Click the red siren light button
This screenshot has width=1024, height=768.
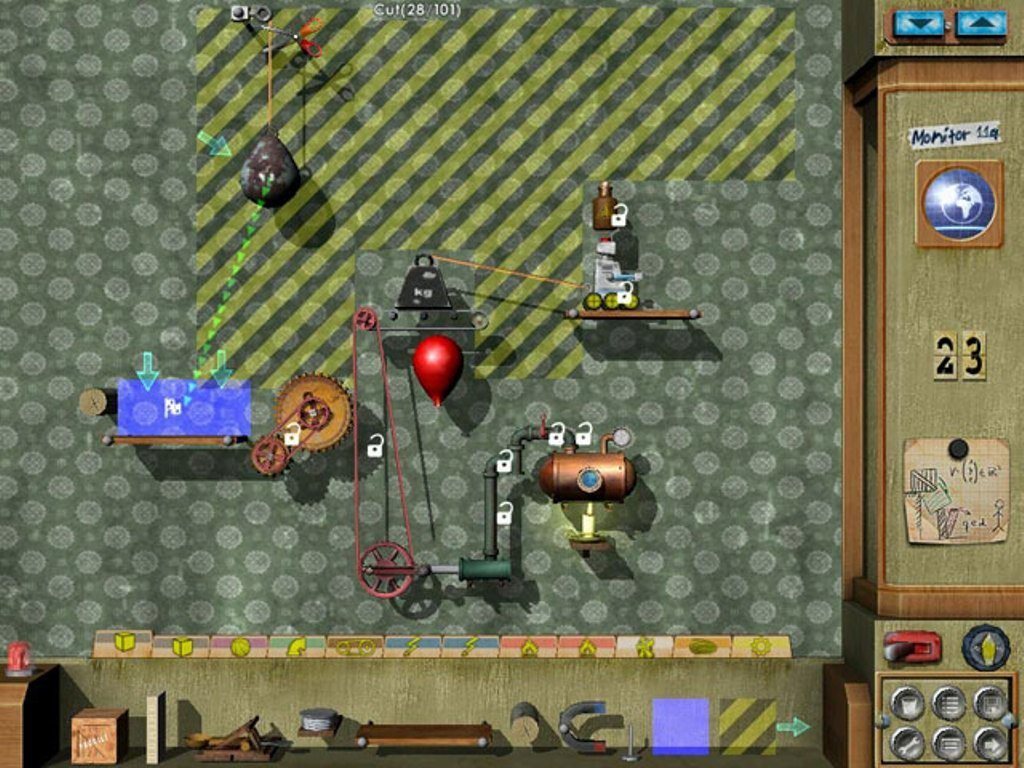click(x=19, y=657)
